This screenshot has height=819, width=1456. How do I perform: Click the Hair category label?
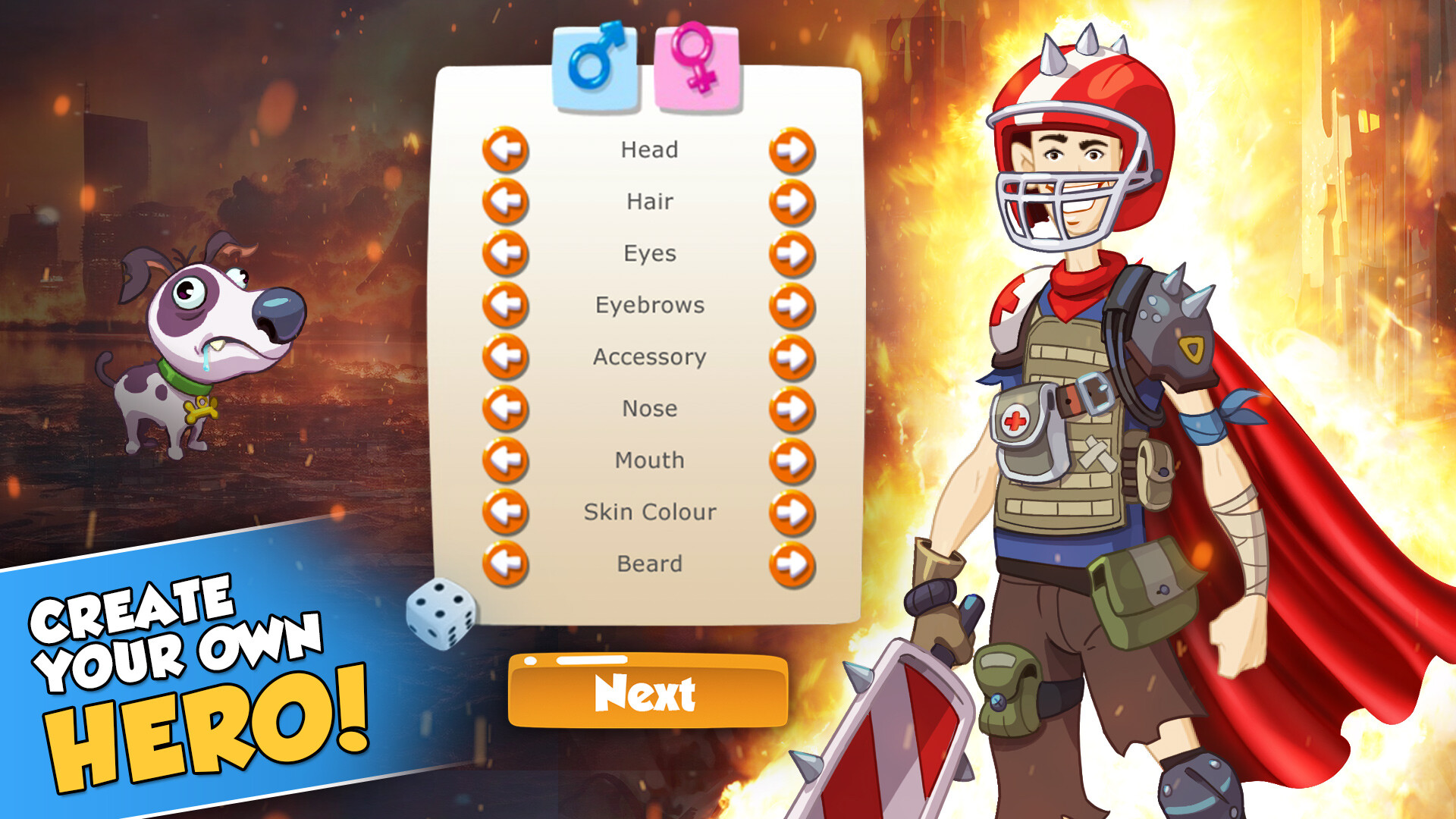648,201
